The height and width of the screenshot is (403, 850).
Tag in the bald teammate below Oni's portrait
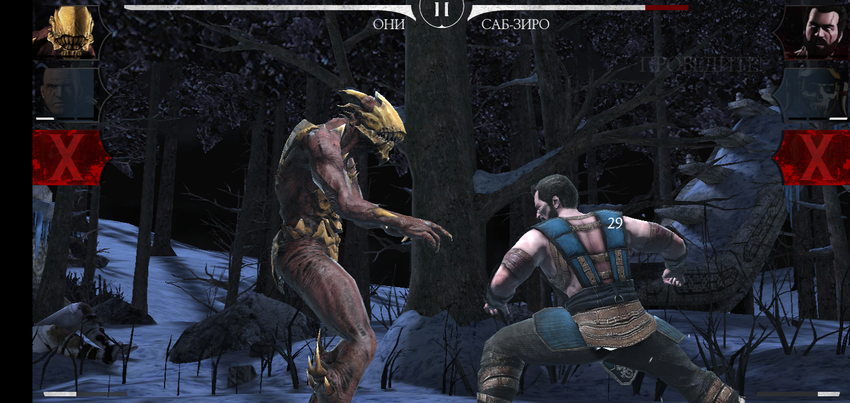(65, 93)
